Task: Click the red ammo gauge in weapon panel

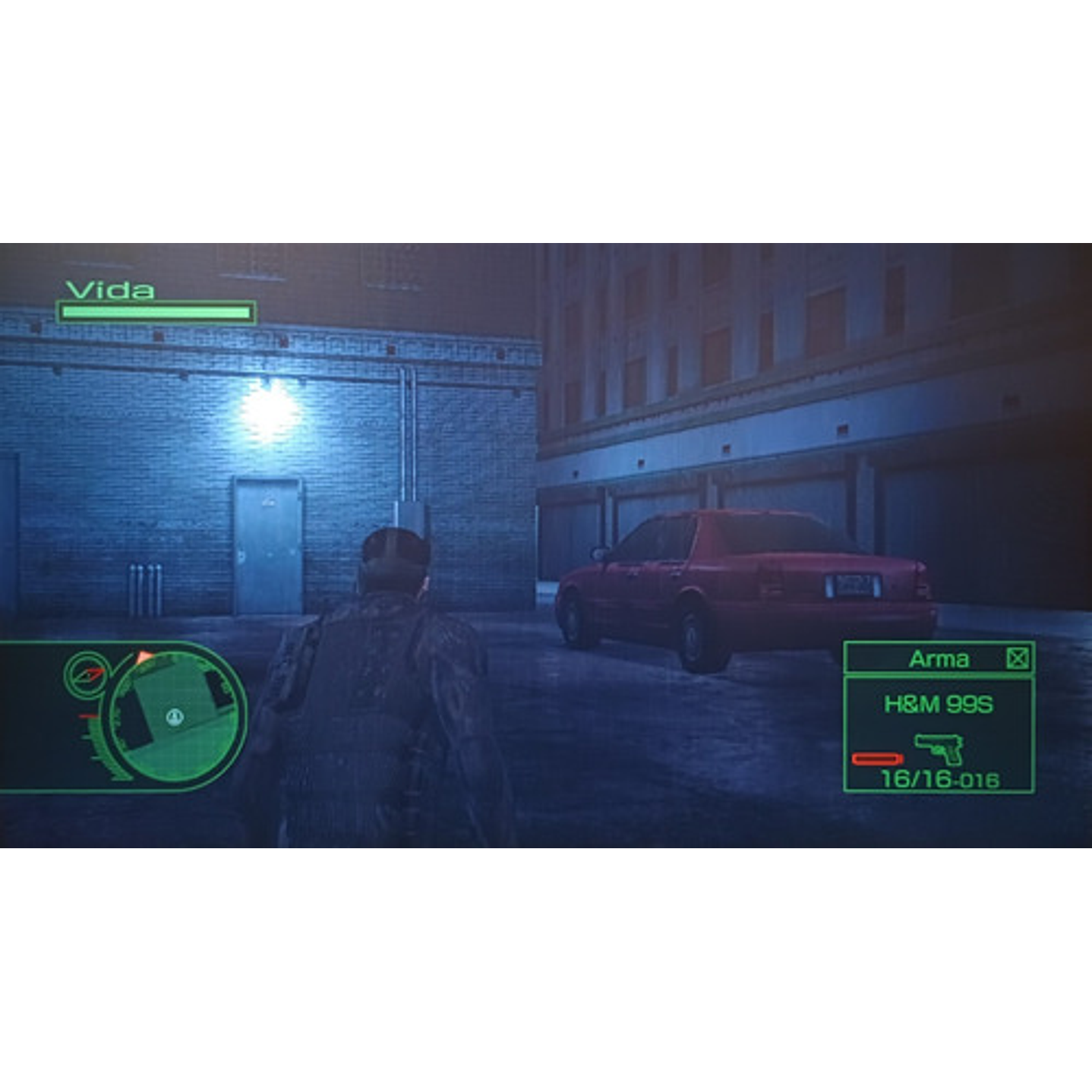Action: 877,759
